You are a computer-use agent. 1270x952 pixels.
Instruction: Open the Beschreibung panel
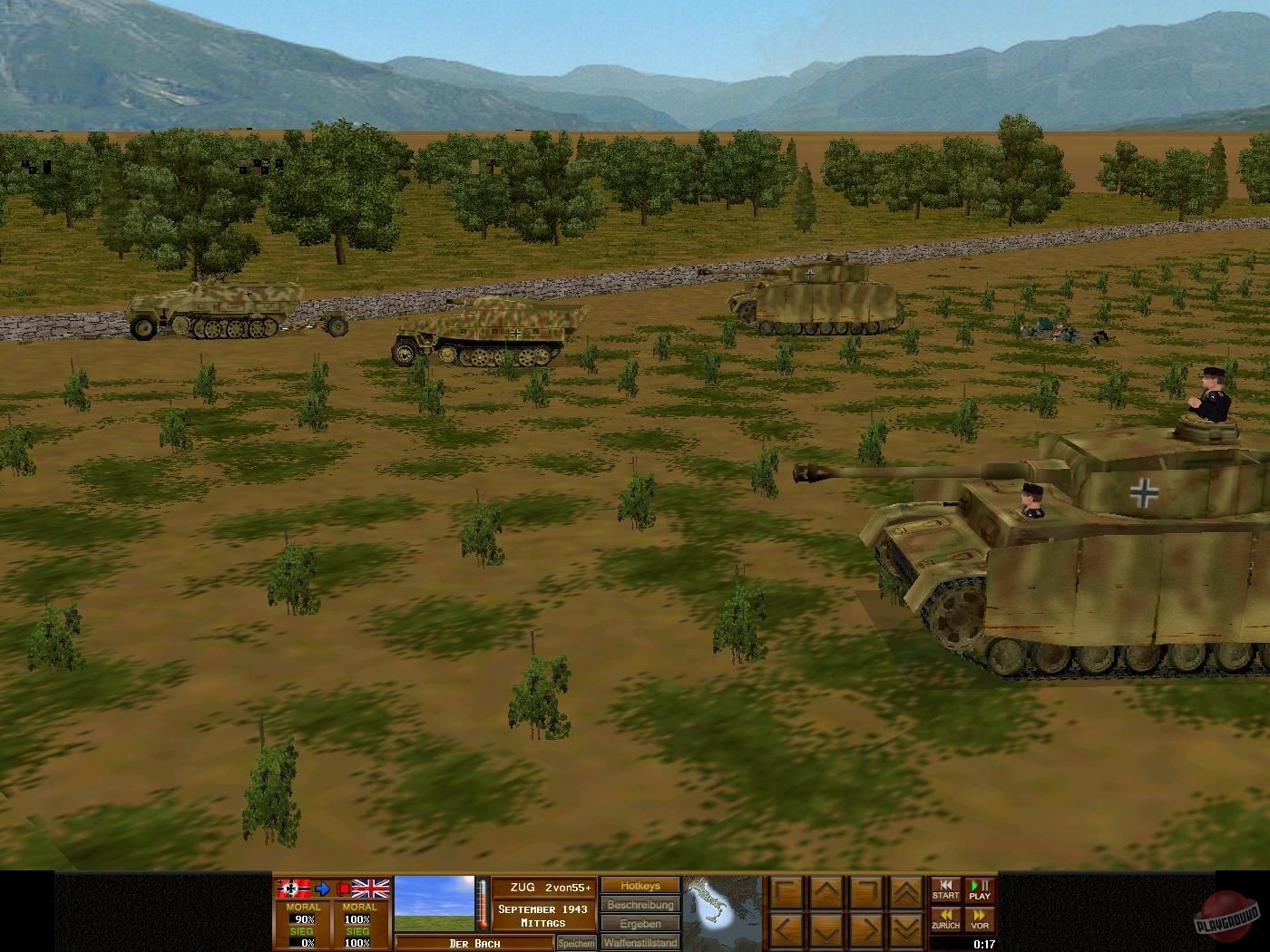click(x=641, y=905)
